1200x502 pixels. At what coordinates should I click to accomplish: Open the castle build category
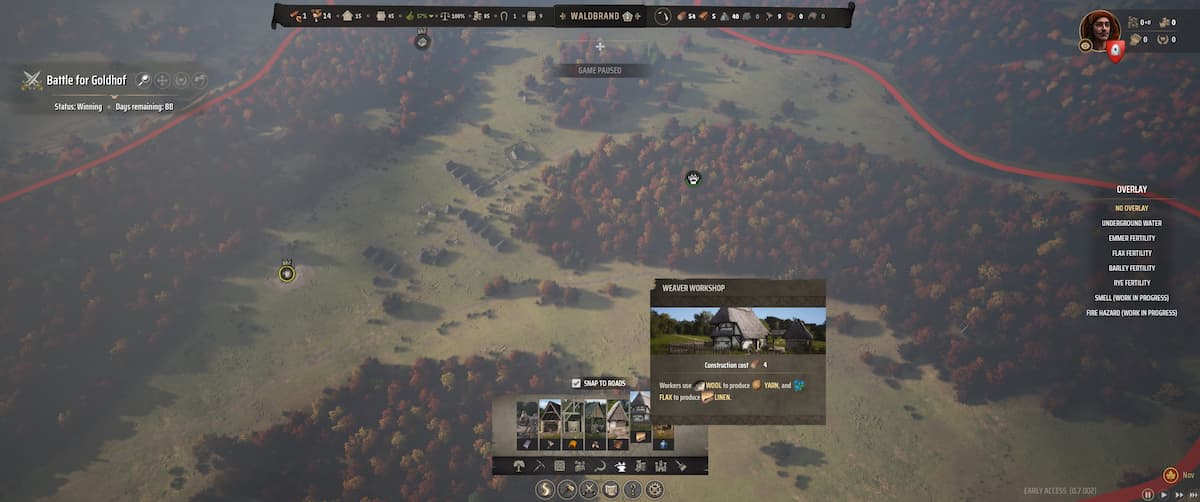660,466
